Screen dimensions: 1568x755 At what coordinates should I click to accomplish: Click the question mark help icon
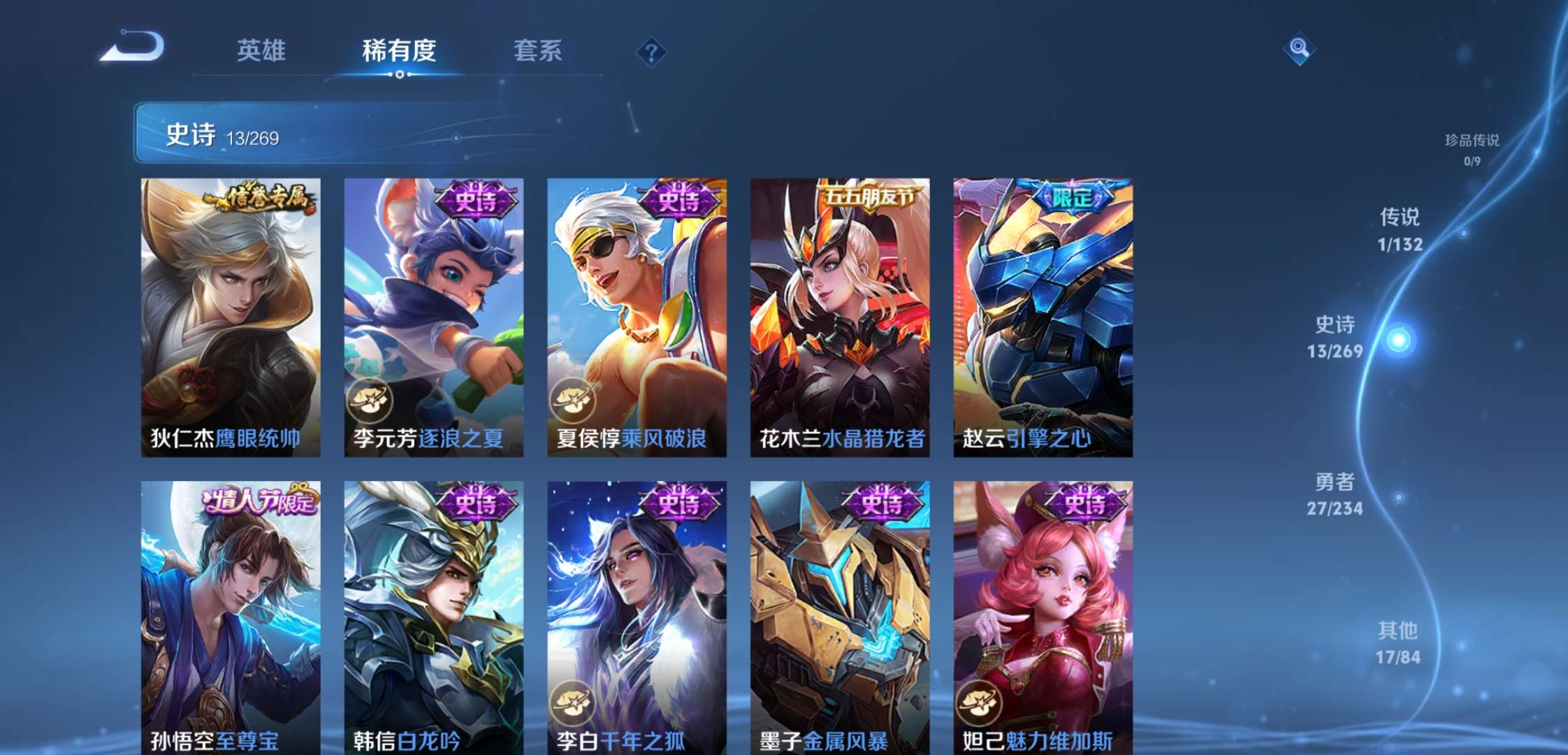pyautogui.click(x=650, y=50)
